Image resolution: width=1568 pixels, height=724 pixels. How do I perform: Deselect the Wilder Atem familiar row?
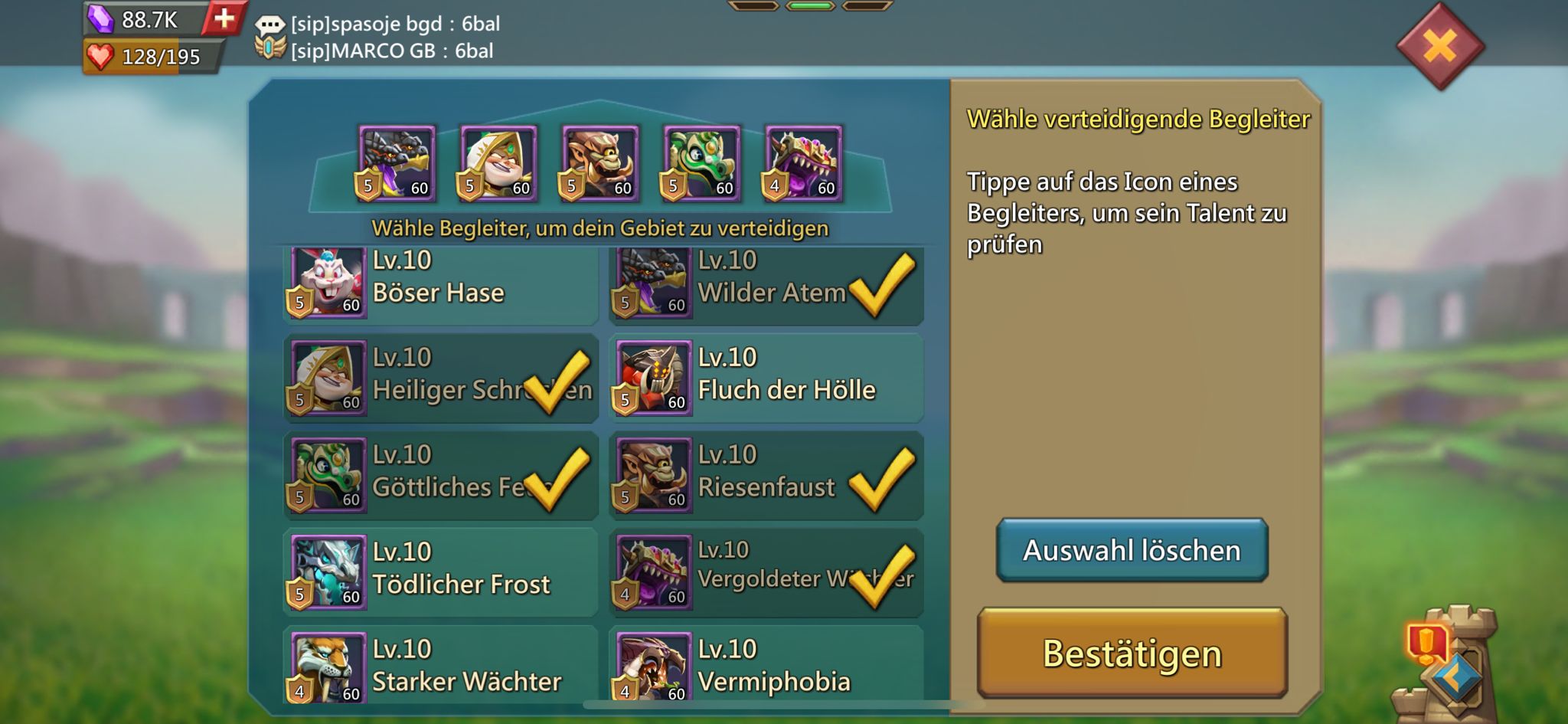pyautogui.click(x=766, y=283)
